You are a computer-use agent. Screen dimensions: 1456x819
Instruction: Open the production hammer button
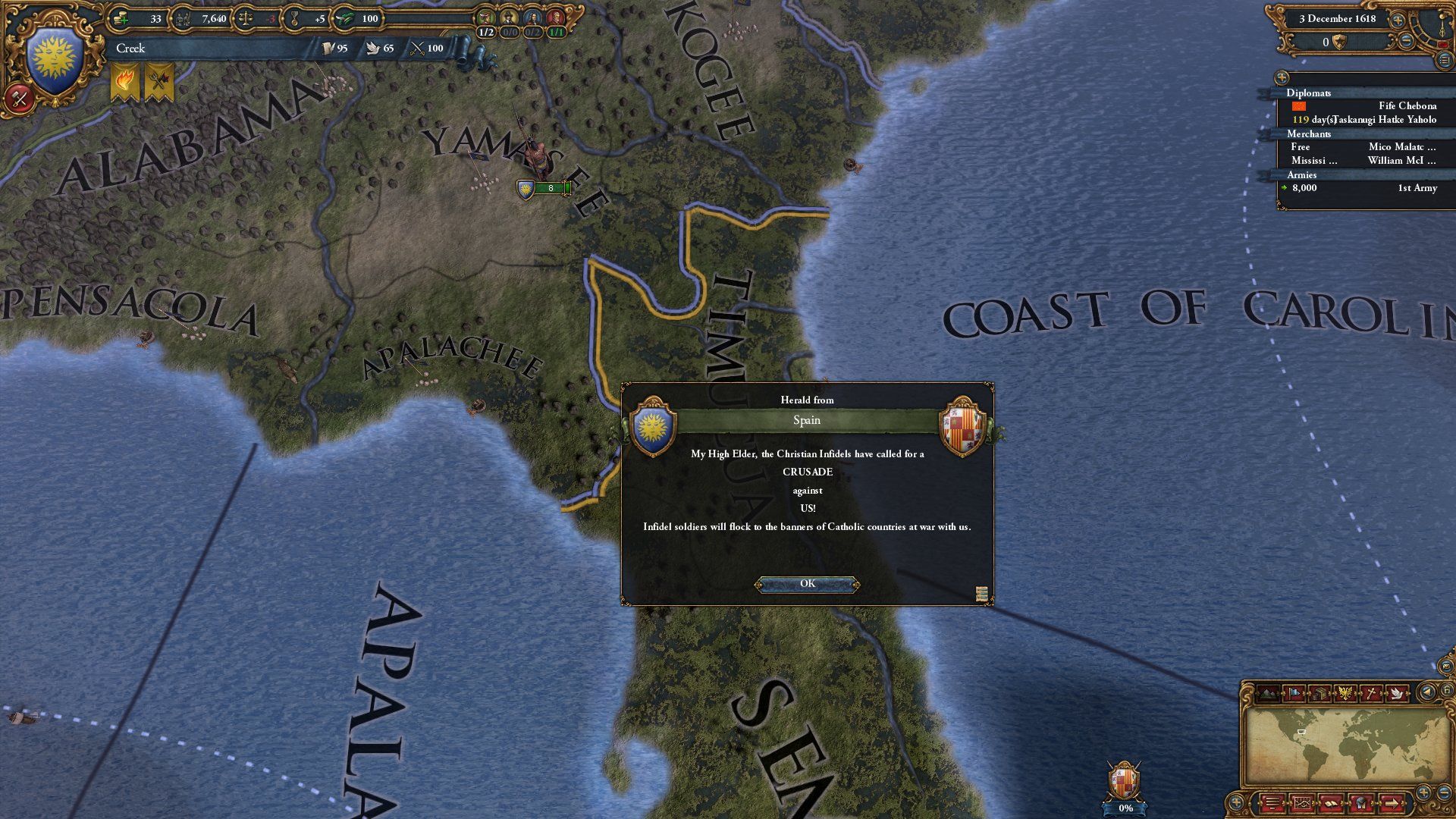coord(20,98)
